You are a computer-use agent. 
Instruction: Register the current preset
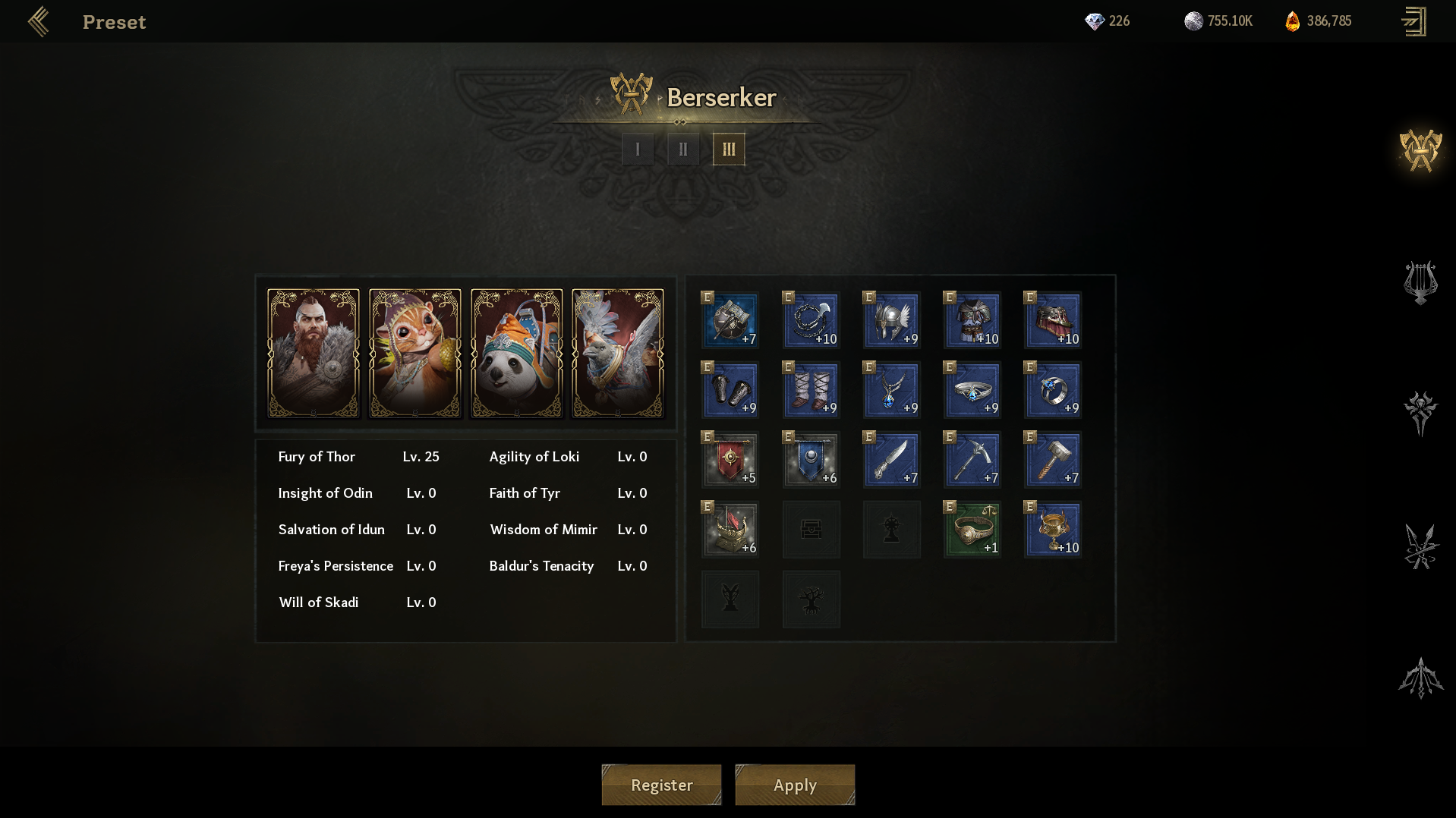click(x=661, y=785)
